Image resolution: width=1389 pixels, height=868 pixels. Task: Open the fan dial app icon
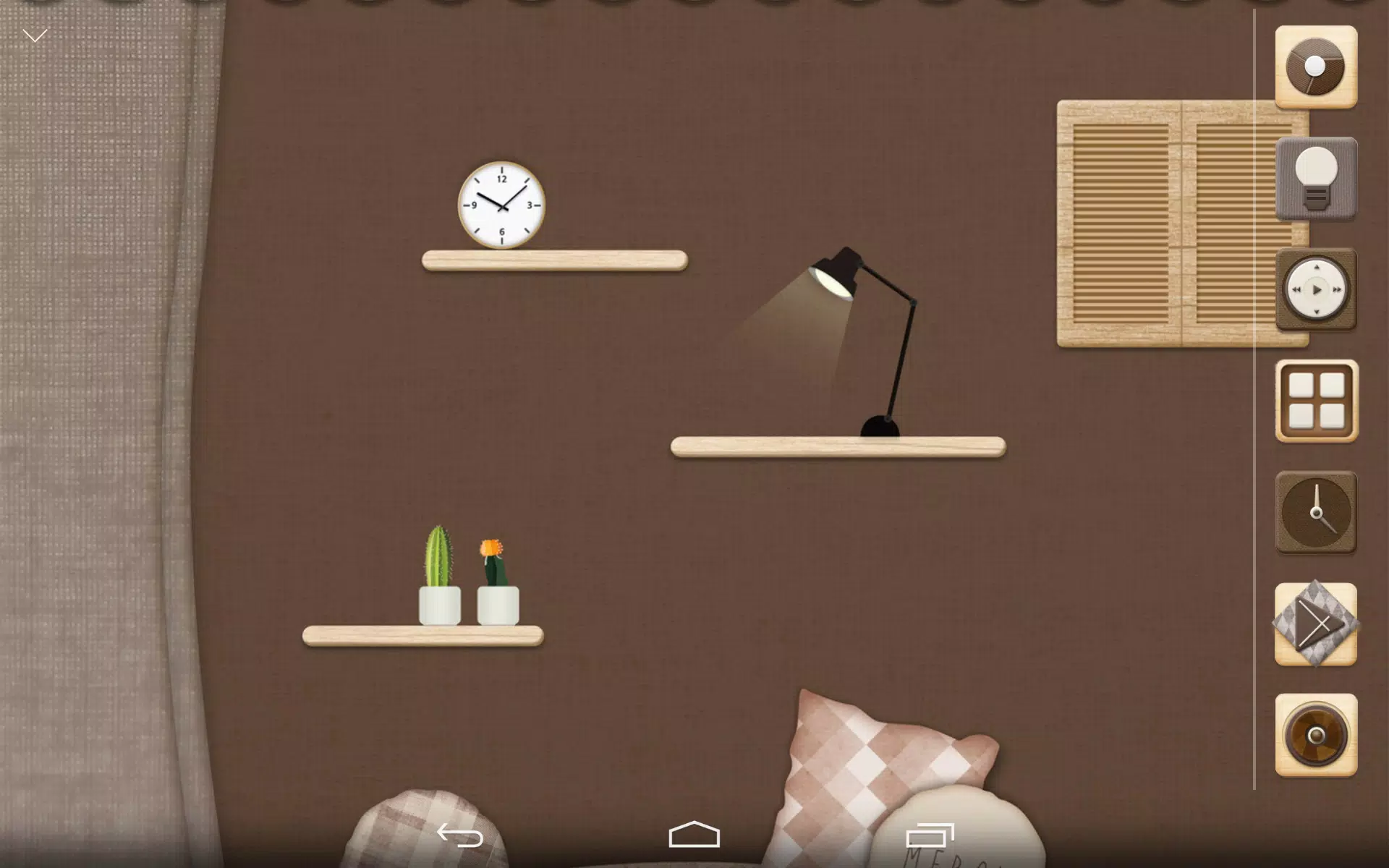[1317, 66]
